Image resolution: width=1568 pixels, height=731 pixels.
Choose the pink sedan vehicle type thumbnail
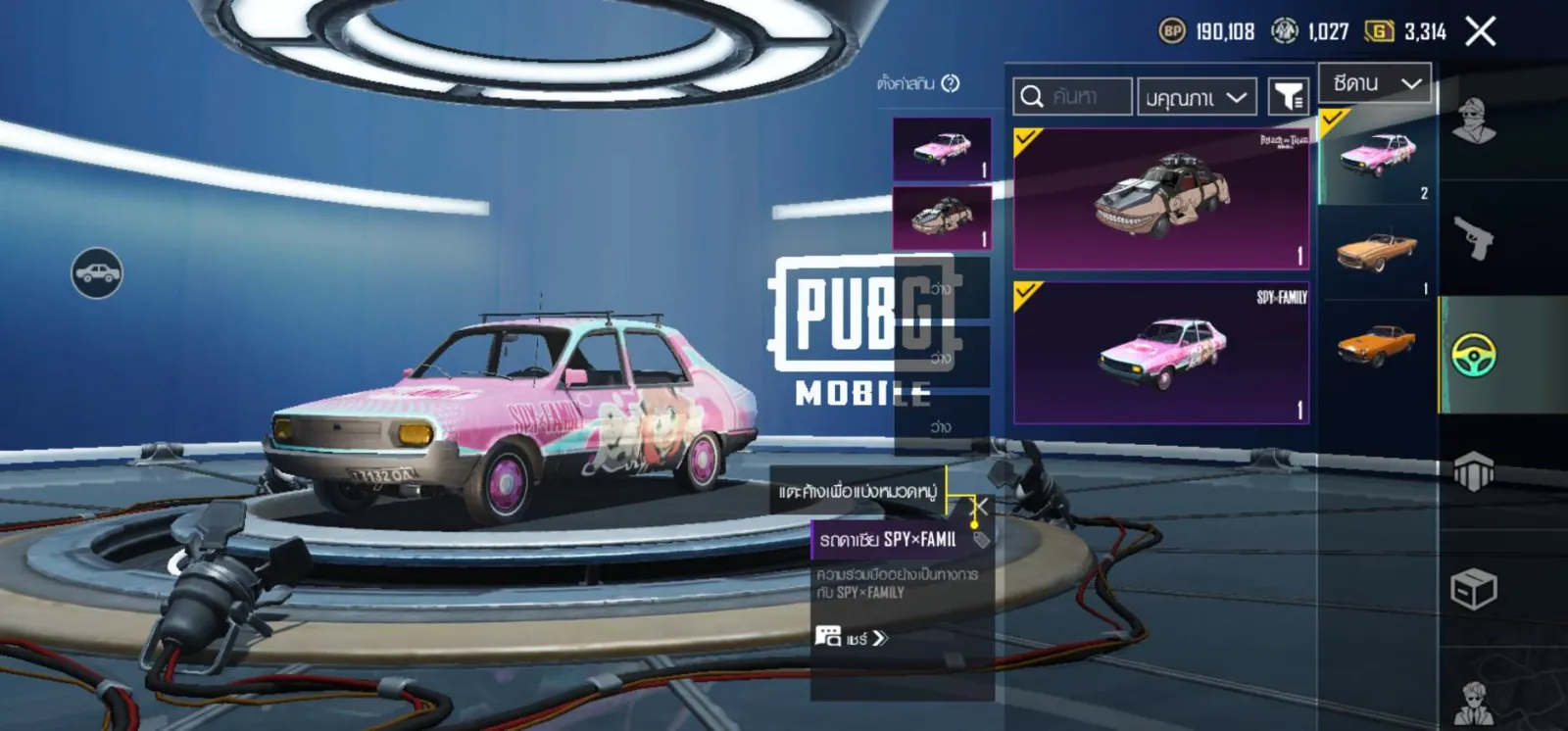(x=1377, y=156)
